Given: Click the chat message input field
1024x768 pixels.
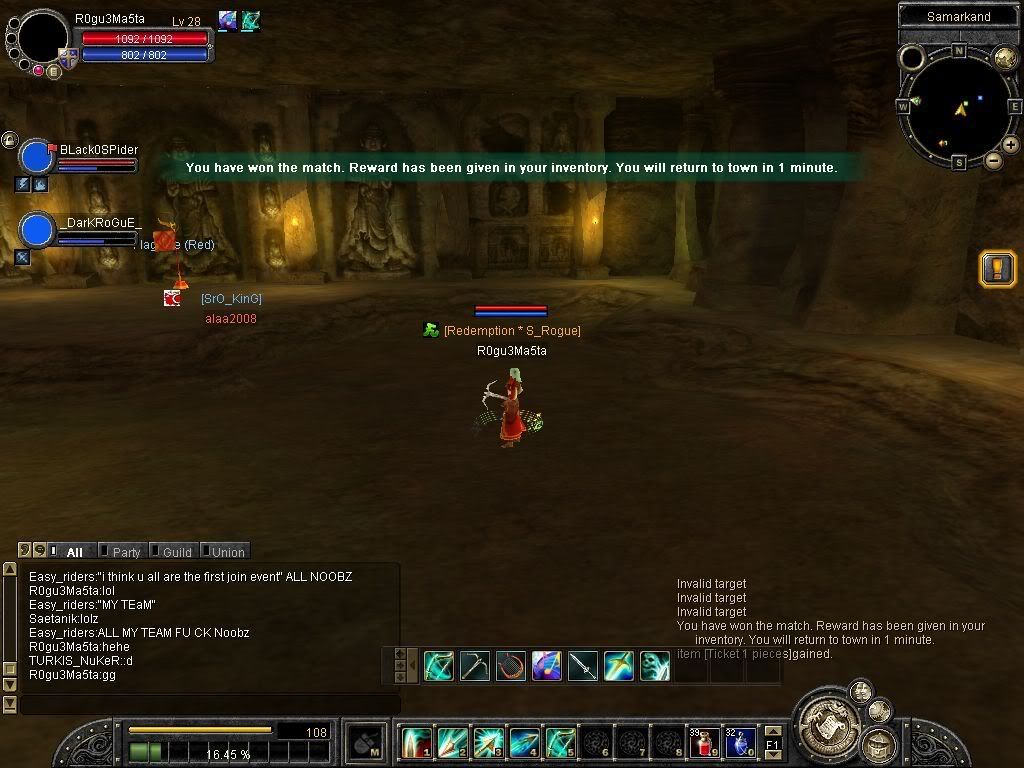Looking at the screenshot, I should coord(210,704).
